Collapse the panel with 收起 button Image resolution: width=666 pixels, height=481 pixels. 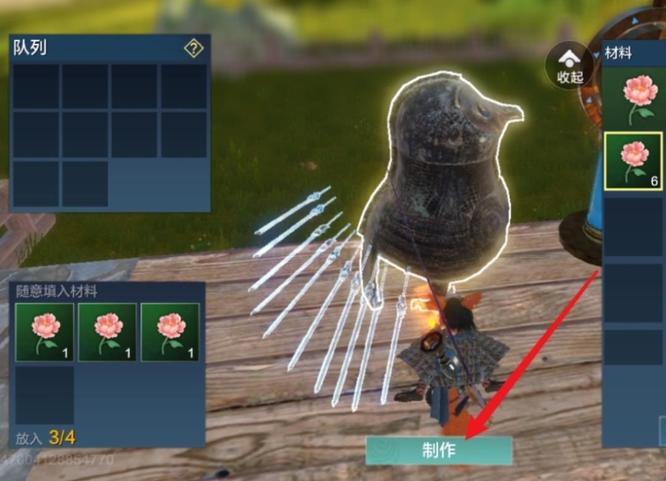click(x=570, y=65)
